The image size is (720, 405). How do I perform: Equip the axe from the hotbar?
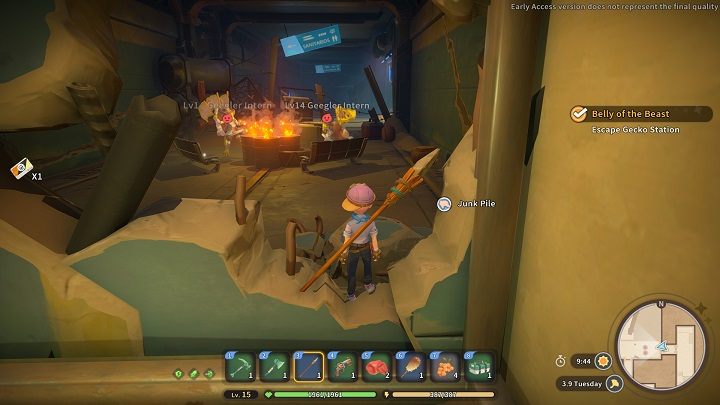pos(274,365)
